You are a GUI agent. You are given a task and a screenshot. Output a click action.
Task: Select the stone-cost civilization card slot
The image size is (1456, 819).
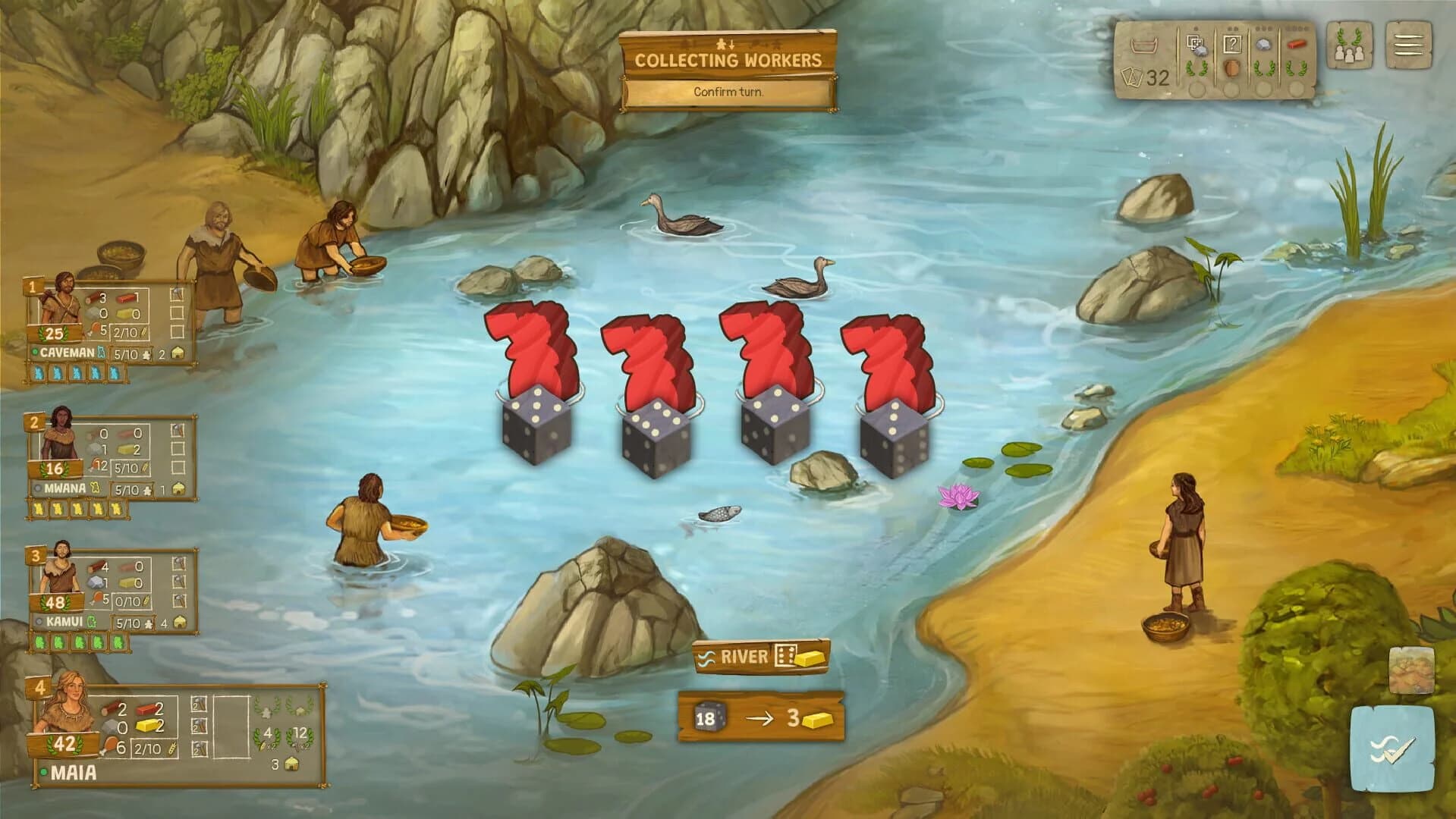(x=1264, y=45)
